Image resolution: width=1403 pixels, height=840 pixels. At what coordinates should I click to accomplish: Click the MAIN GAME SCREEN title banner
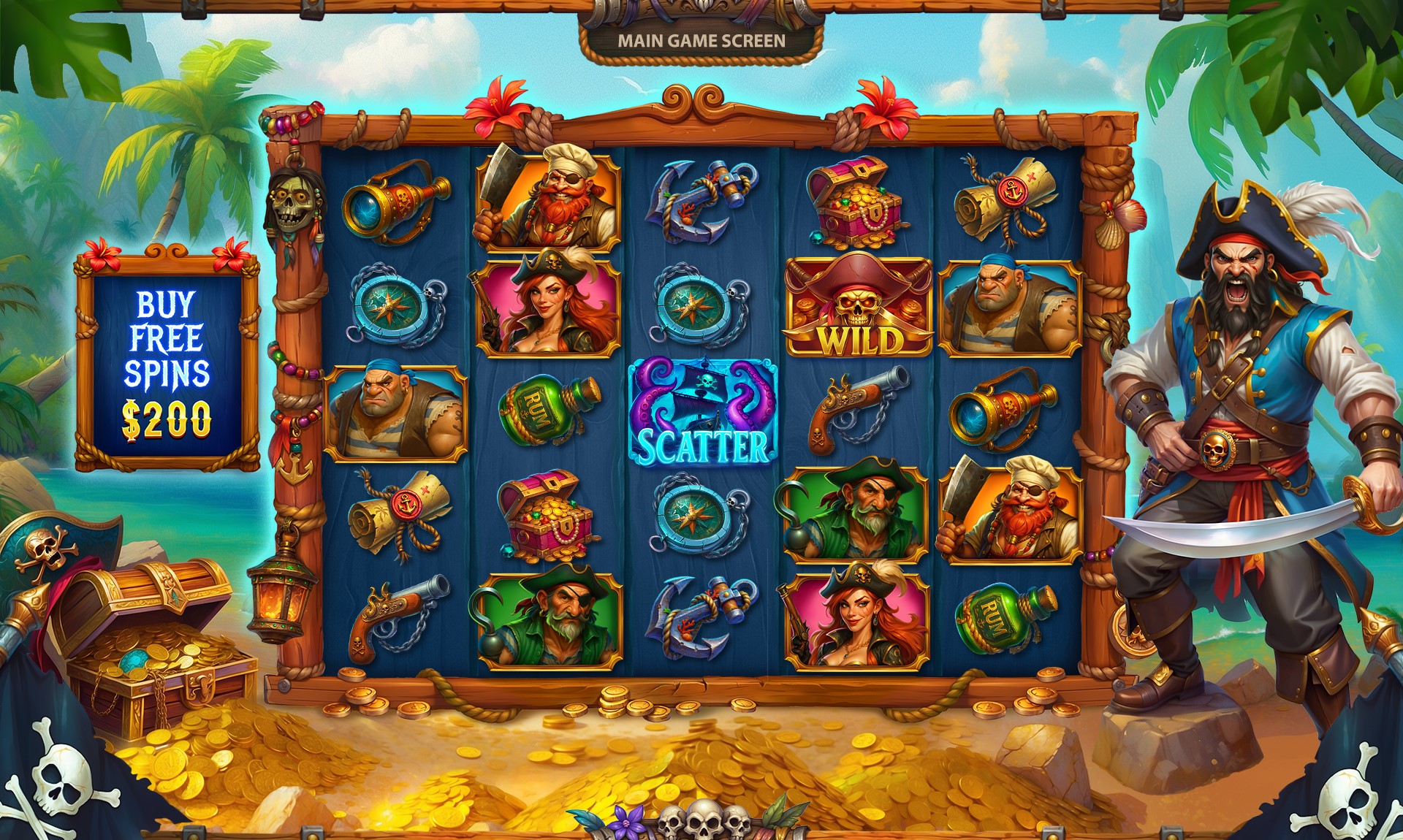coord(701,42)
